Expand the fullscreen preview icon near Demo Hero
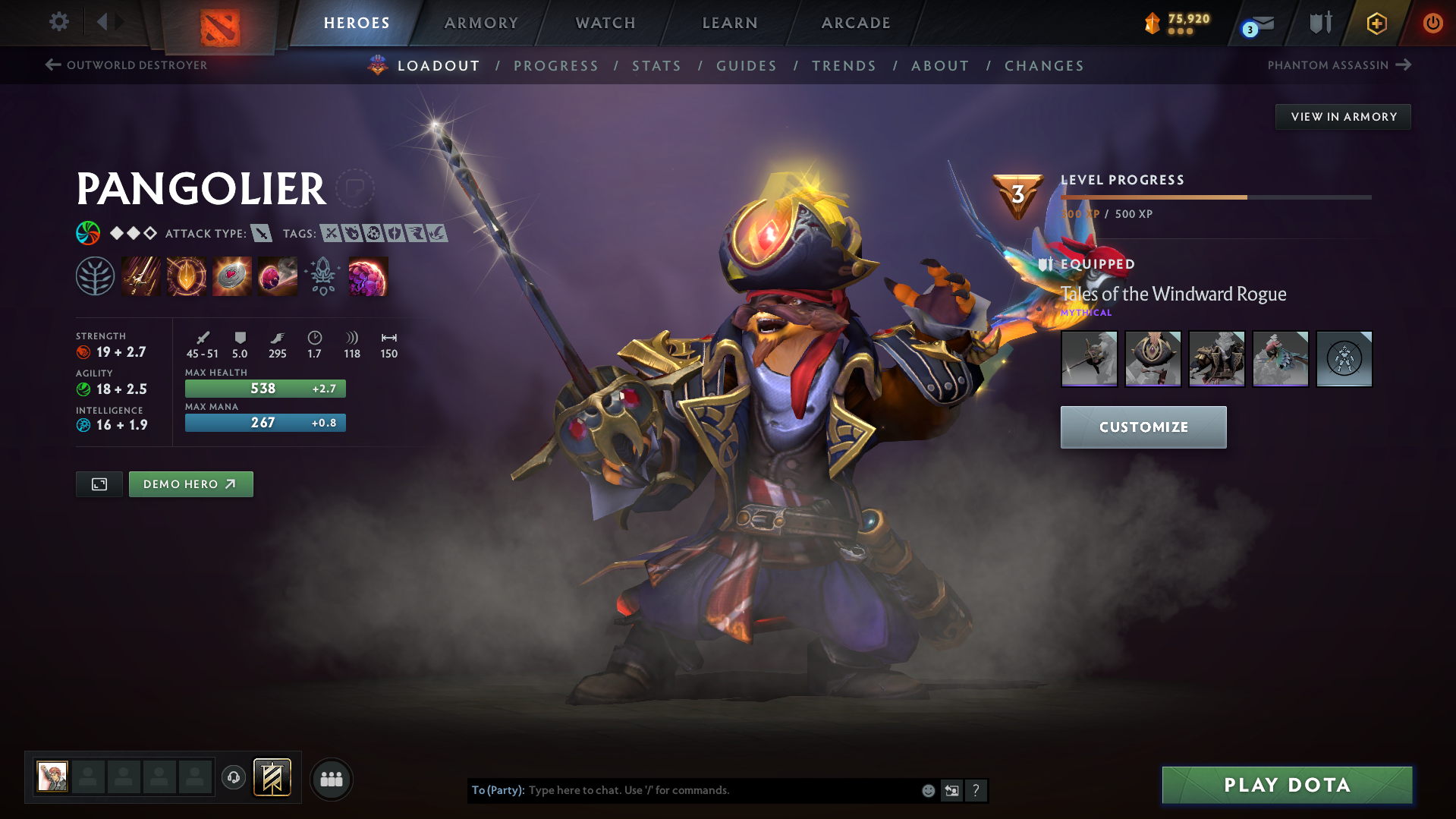 click(99, 484)
